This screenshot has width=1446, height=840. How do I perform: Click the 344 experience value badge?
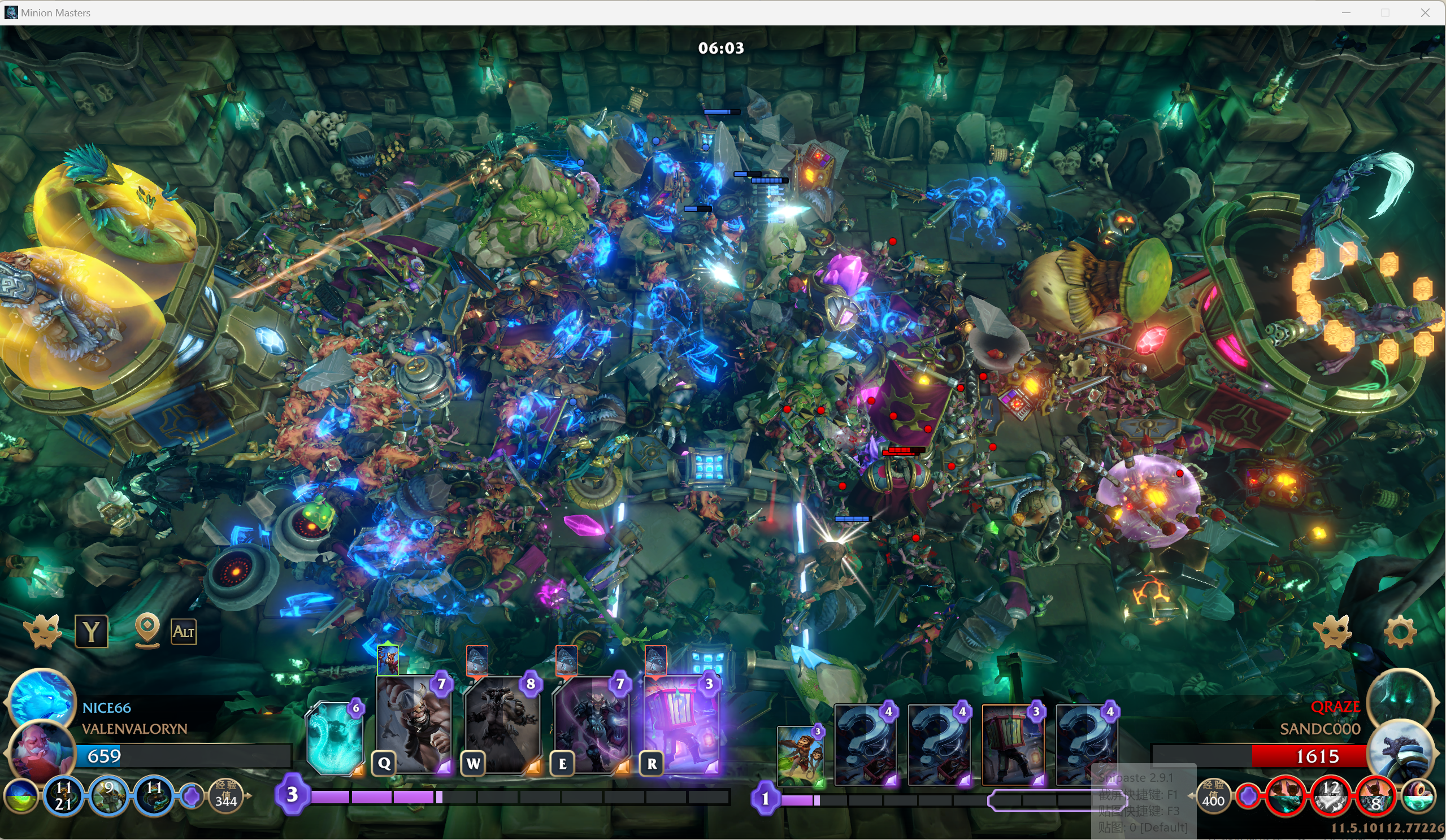225,797
